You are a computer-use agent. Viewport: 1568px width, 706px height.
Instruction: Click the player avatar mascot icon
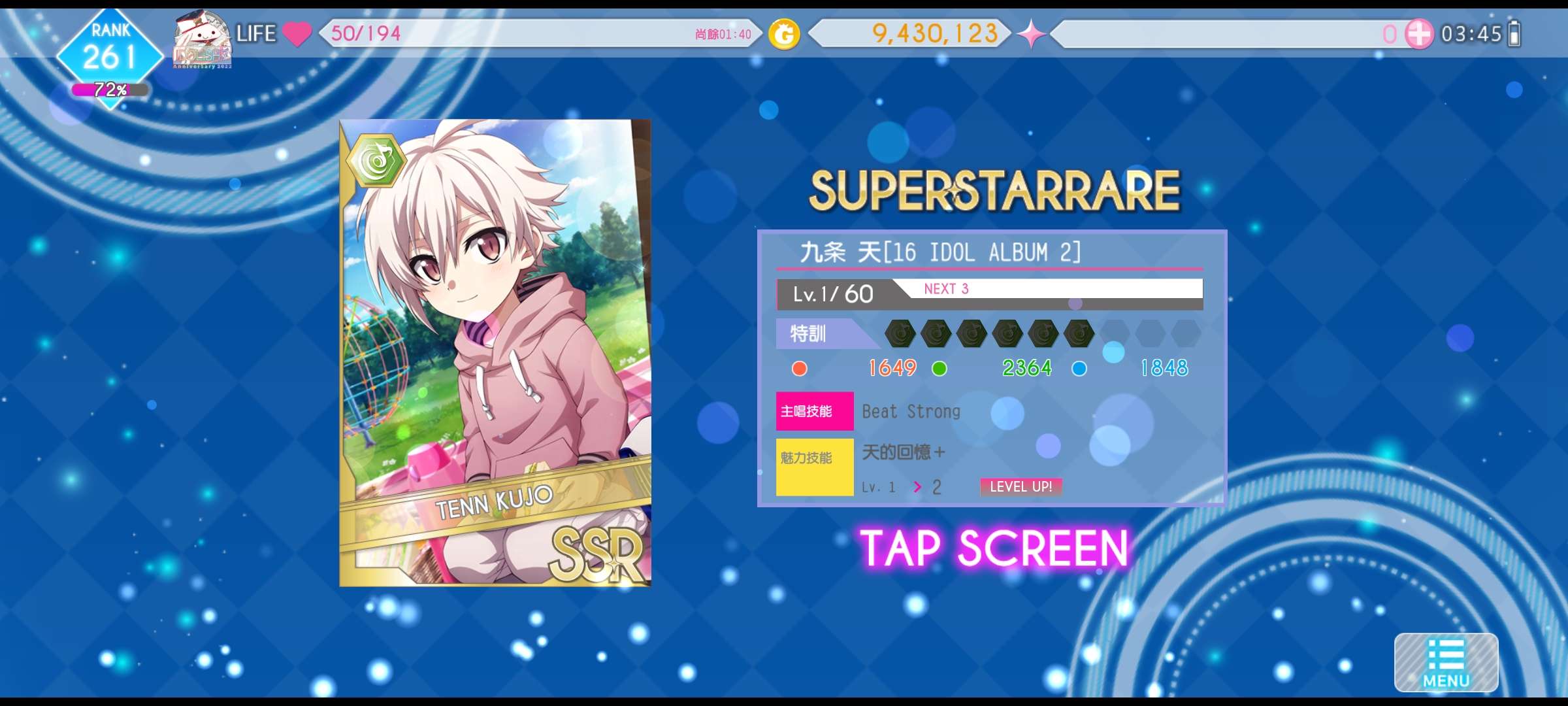202,39
